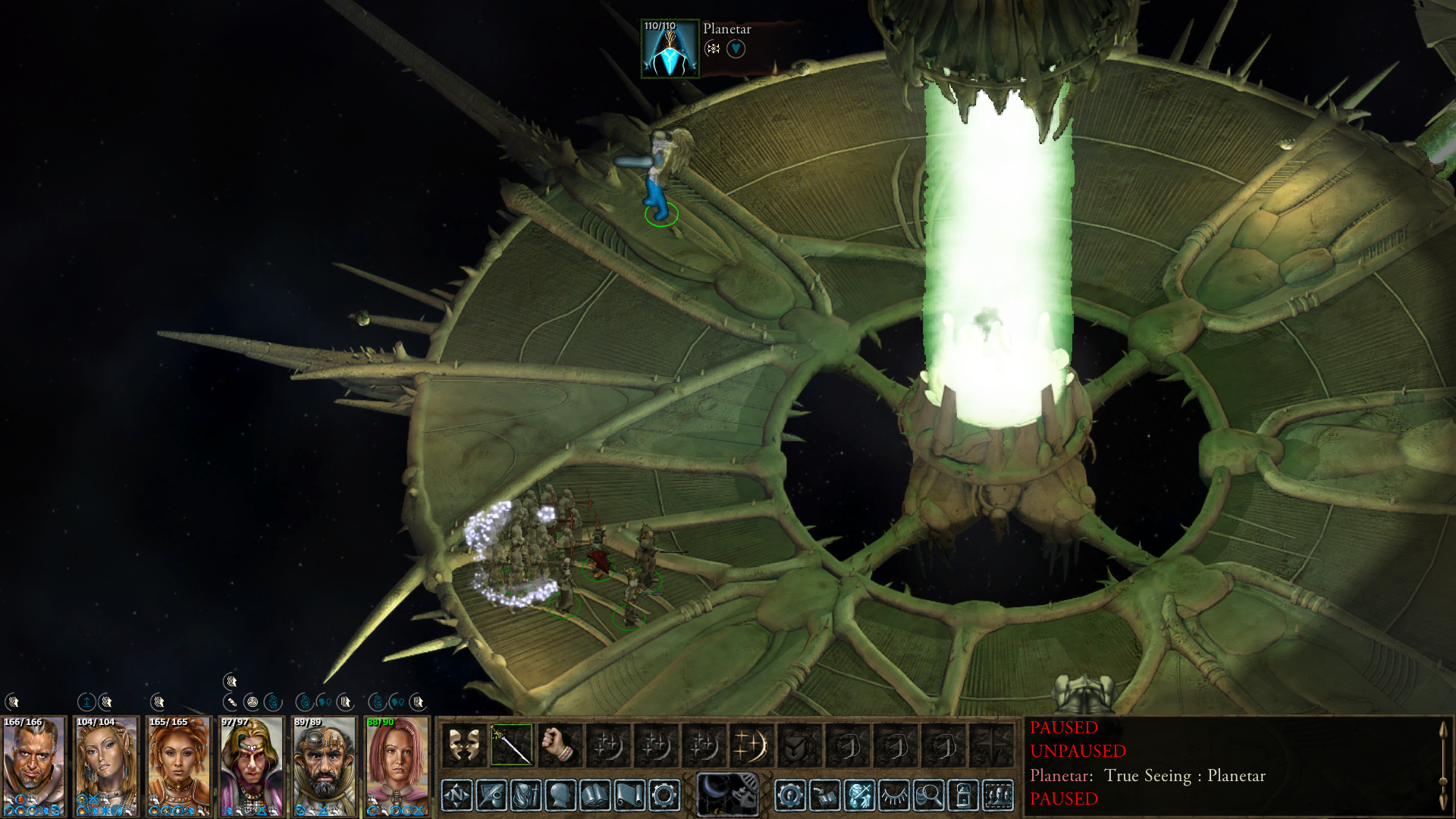
Task: Select the pink-haired woman portrait
Action: coord(397,766)
